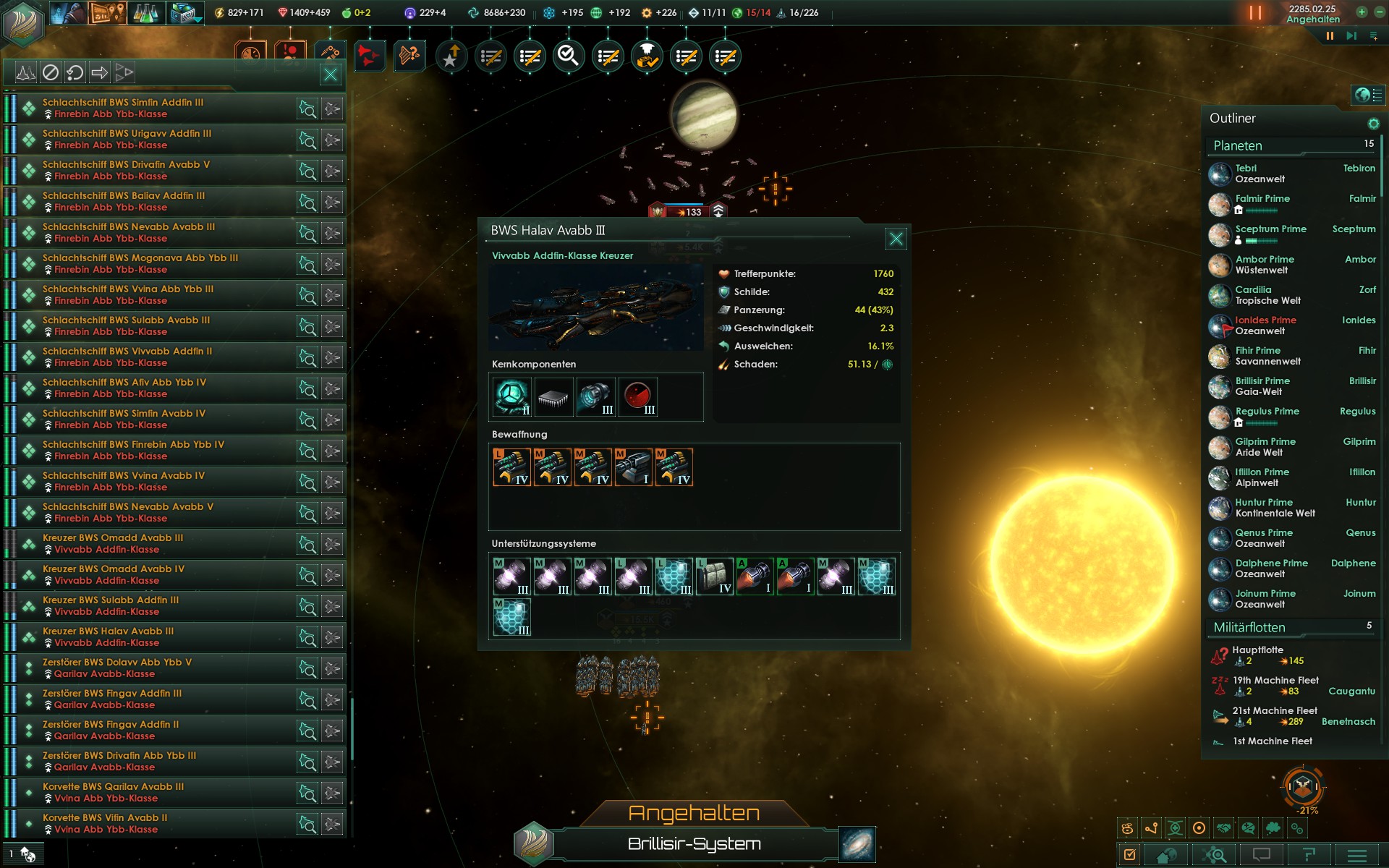Inspect the level IV support system slot
This screenshot has width=1389, height=868.
pos(714,576)
